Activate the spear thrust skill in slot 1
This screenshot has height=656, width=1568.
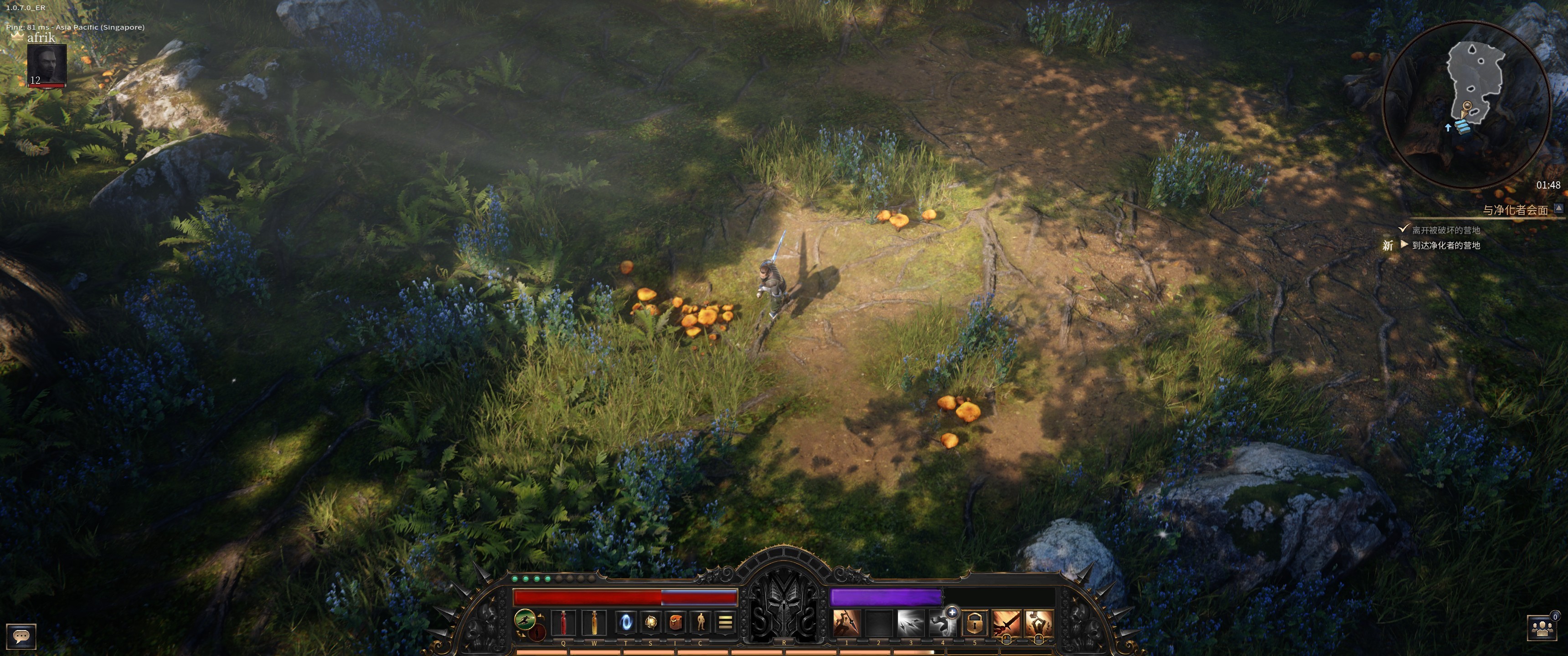coord(846,623)
